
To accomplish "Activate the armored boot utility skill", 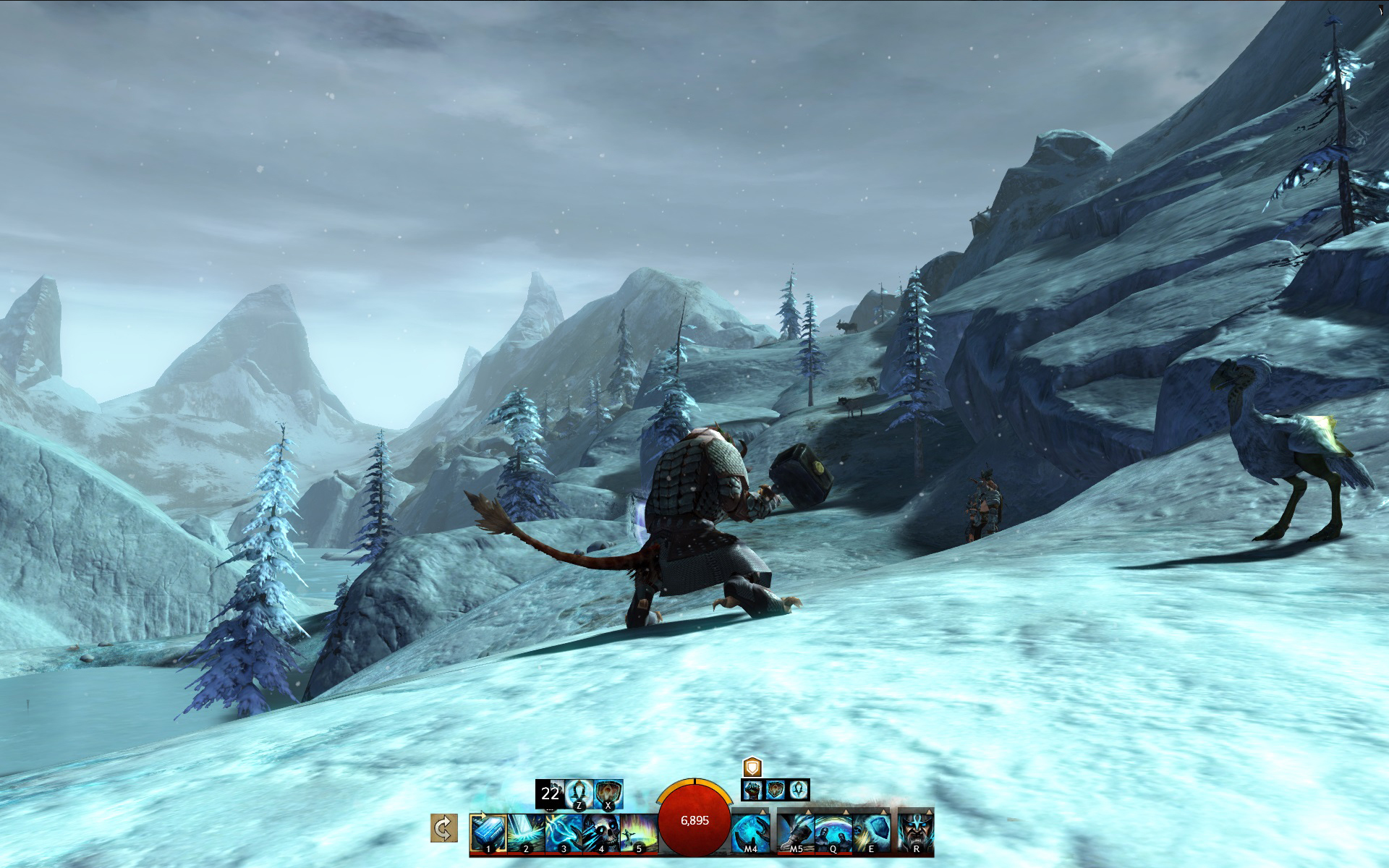I will 796,833.
